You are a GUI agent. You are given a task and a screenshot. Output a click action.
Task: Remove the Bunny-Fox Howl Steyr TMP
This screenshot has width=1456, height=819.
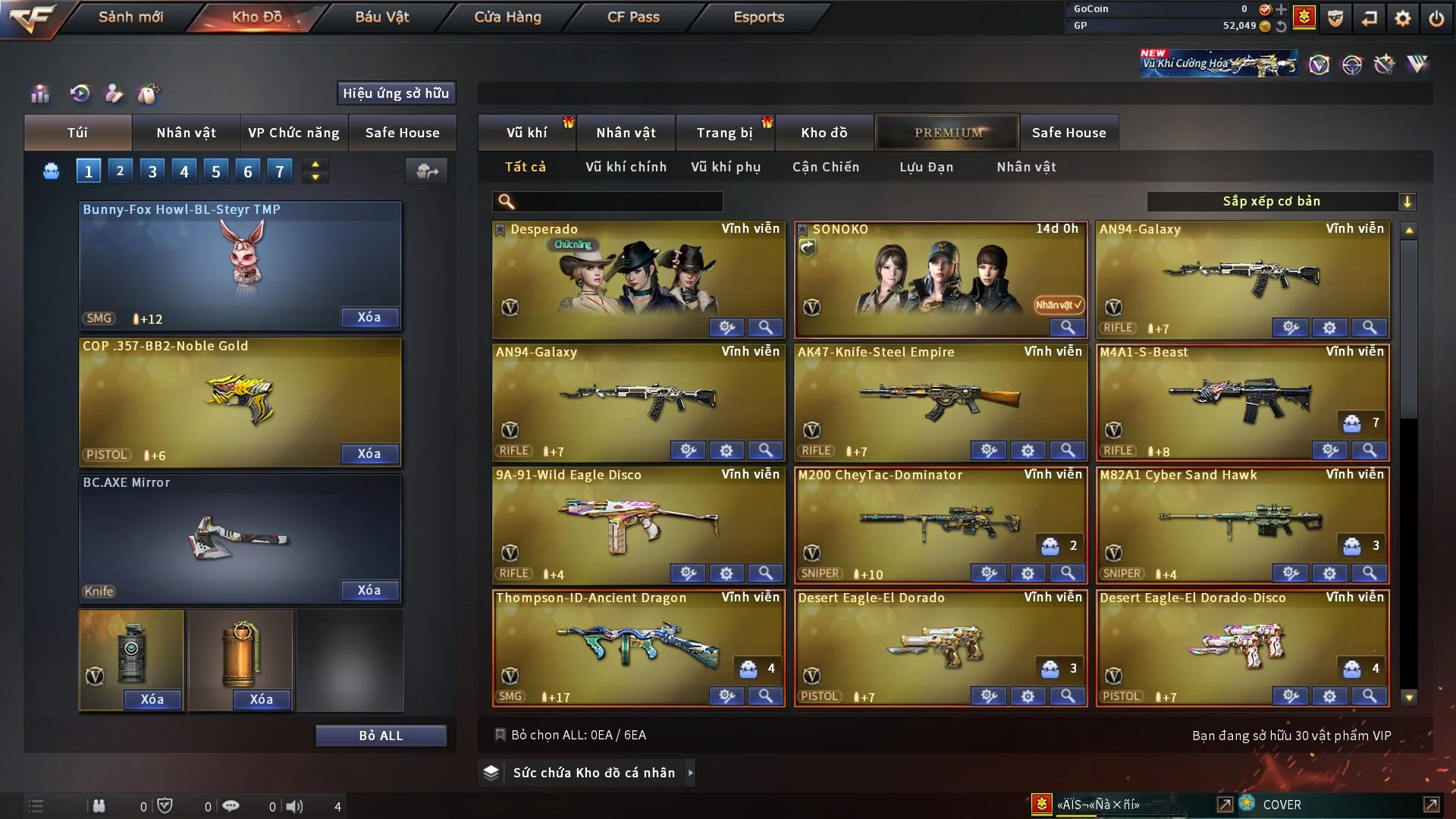[x=369, y=318]
